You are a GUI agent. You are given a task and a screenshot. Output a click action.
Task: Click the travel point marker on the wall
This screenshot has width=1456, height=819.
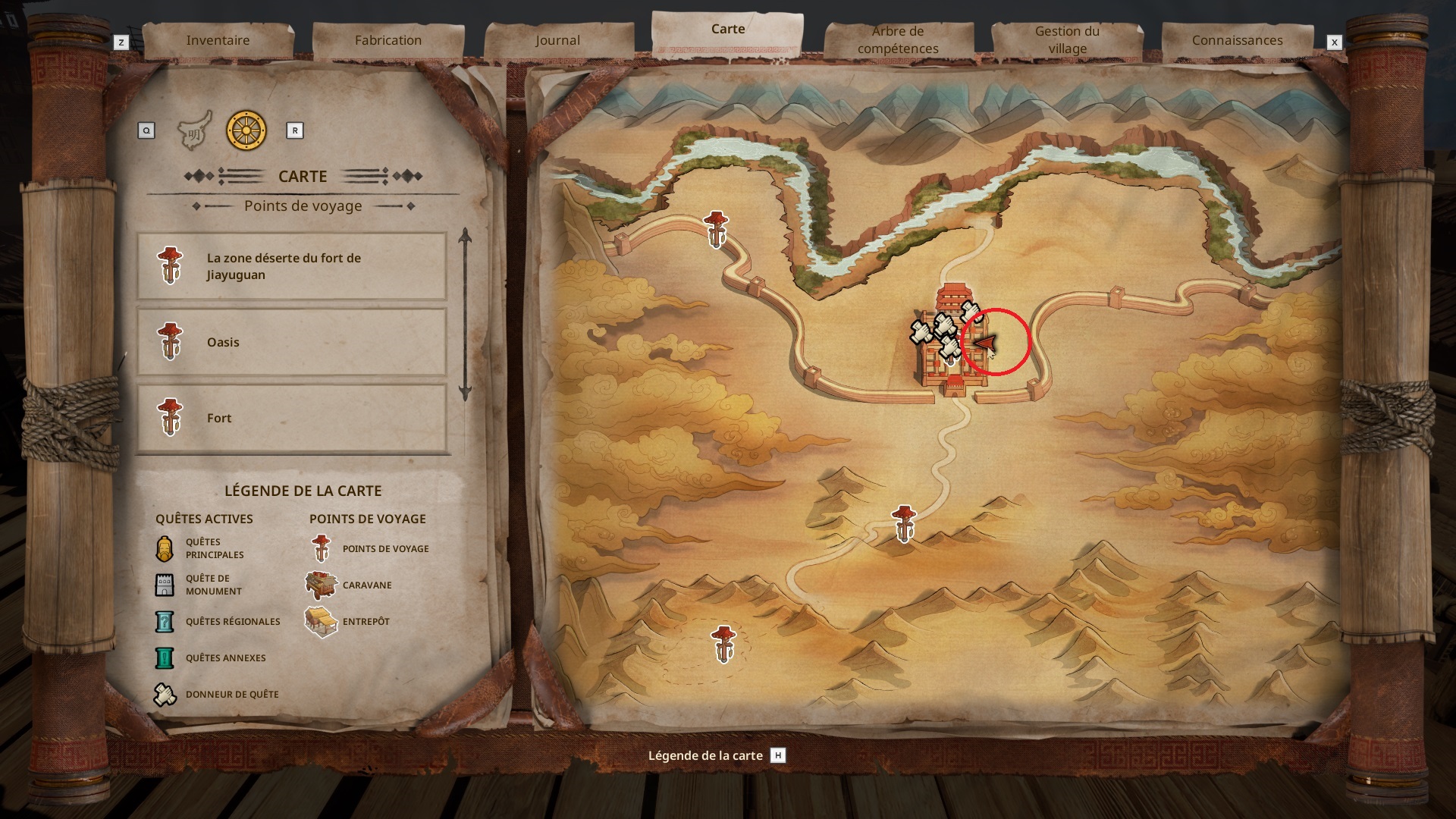click(716, 229)
